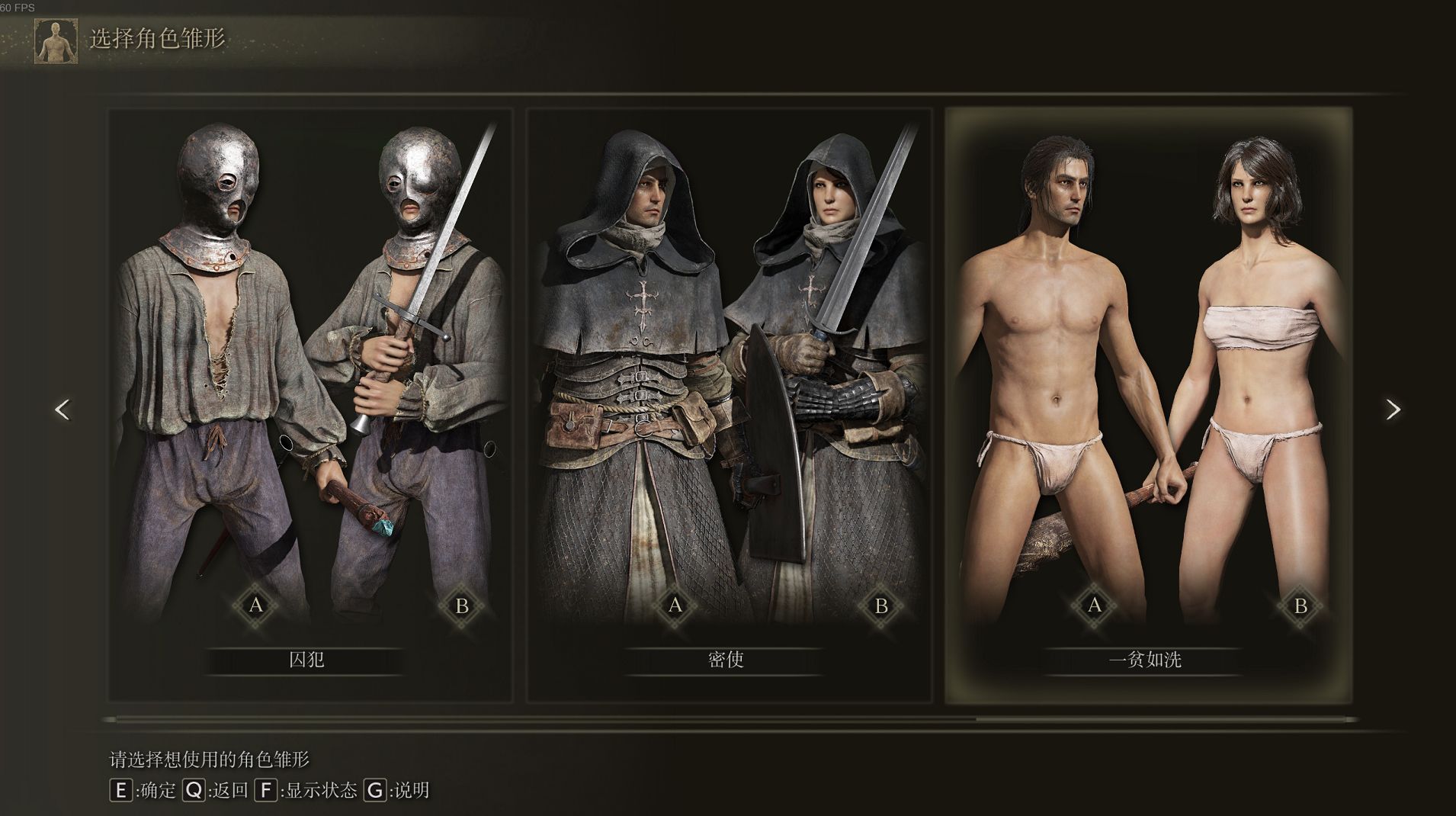Choose the 密使 (Confessor) class card
This screenshot has width=1456, height=816.
pos(729,404)
